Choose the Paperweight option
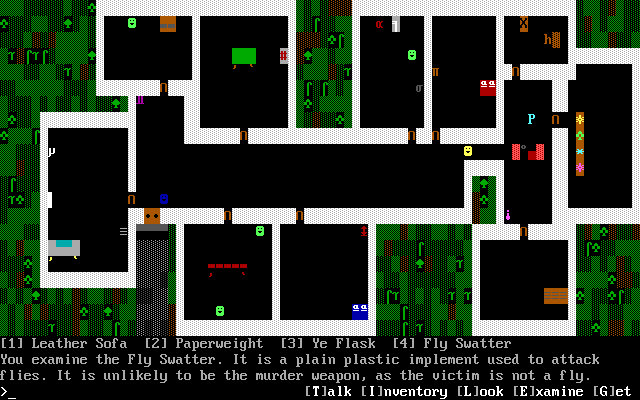This screenshot has width=640, height=400. [204, 344]
